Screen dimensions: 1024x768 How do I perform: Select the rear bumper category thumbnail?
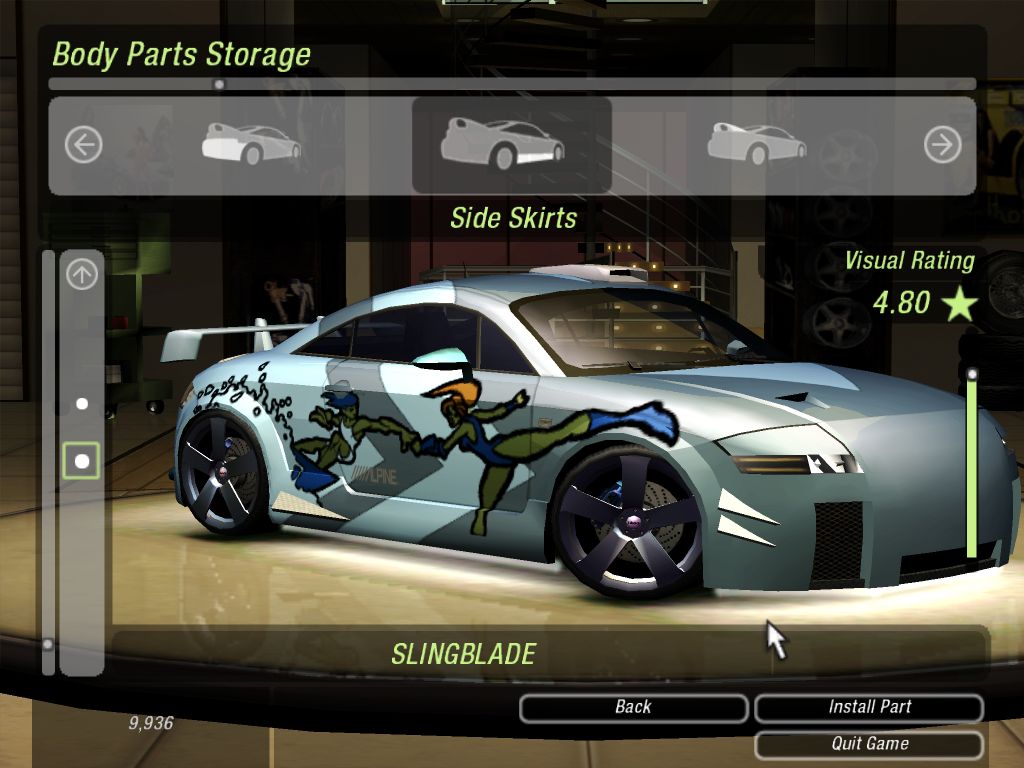coord(251,144)
